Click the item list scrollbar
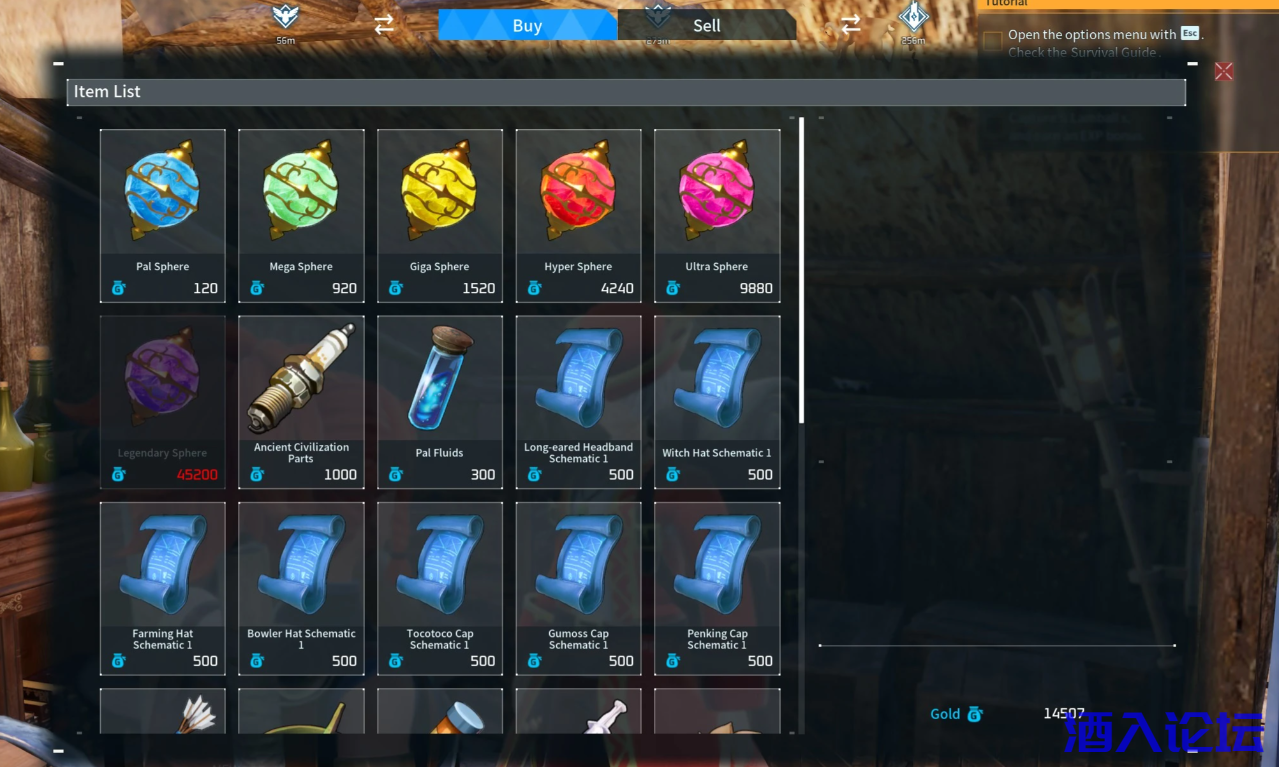 pos(801,270)
